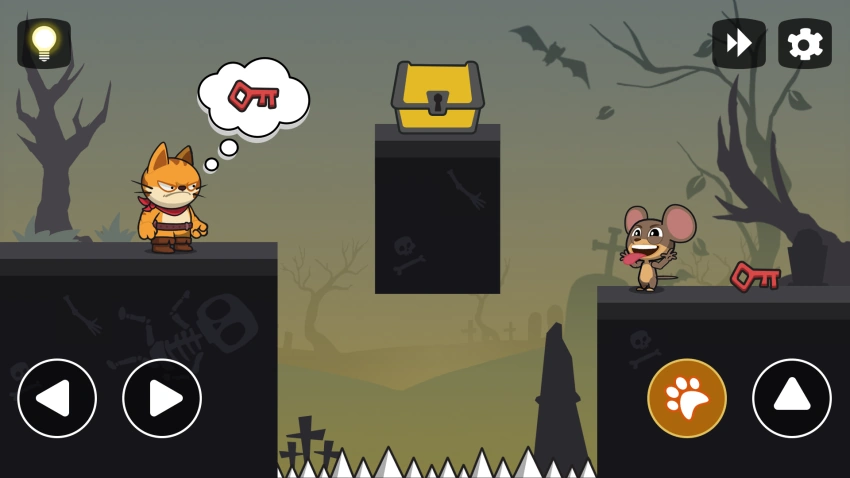The height and width of the screenshot is (478, 850).
Task: Tap the lightbulb hint button
Action: [x=44, y=43]
